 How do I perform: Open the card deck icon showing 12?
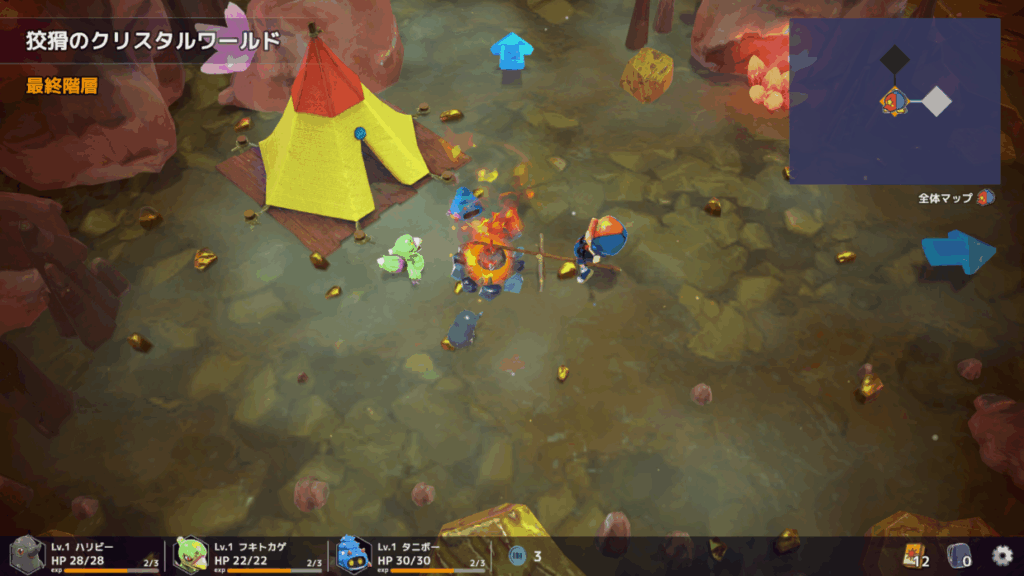click(x=912, y=555)
